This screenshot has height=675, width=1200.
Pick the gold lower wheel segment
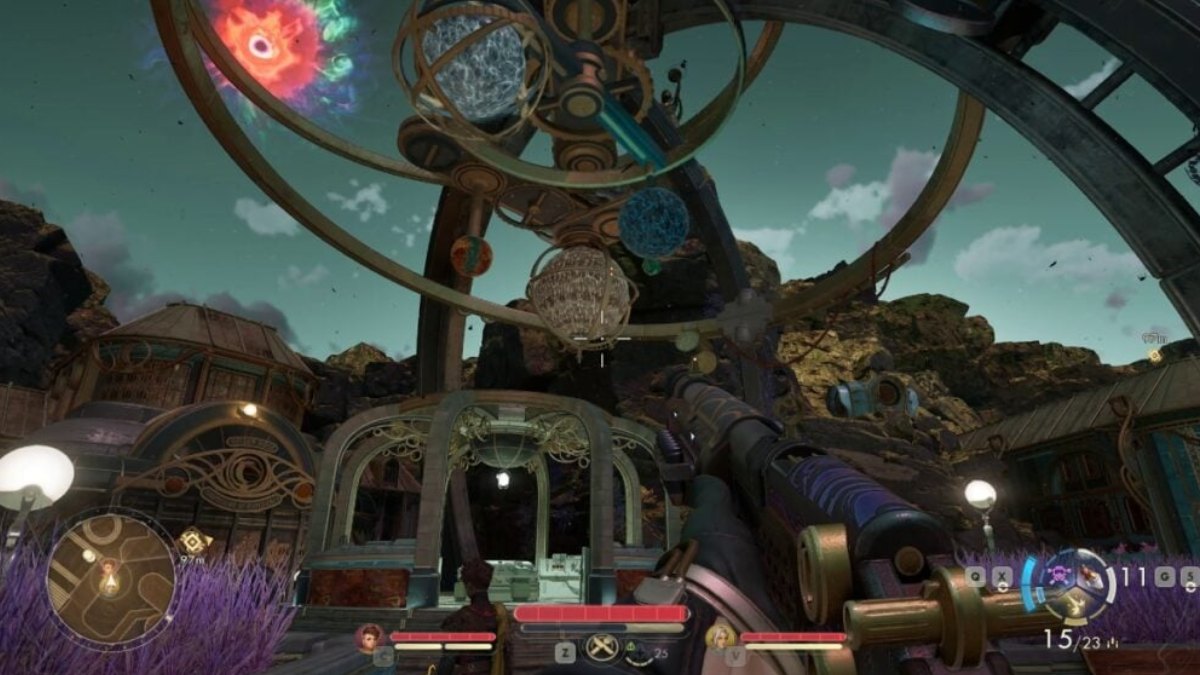[x=1072, y=604]
